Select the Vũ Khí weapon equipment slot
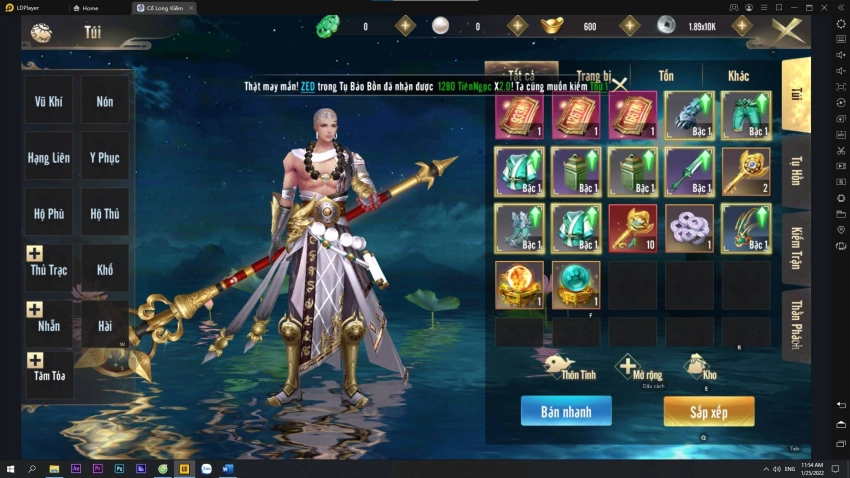The width and height of the screenshot is (850, 478). (x=49, y=101)
